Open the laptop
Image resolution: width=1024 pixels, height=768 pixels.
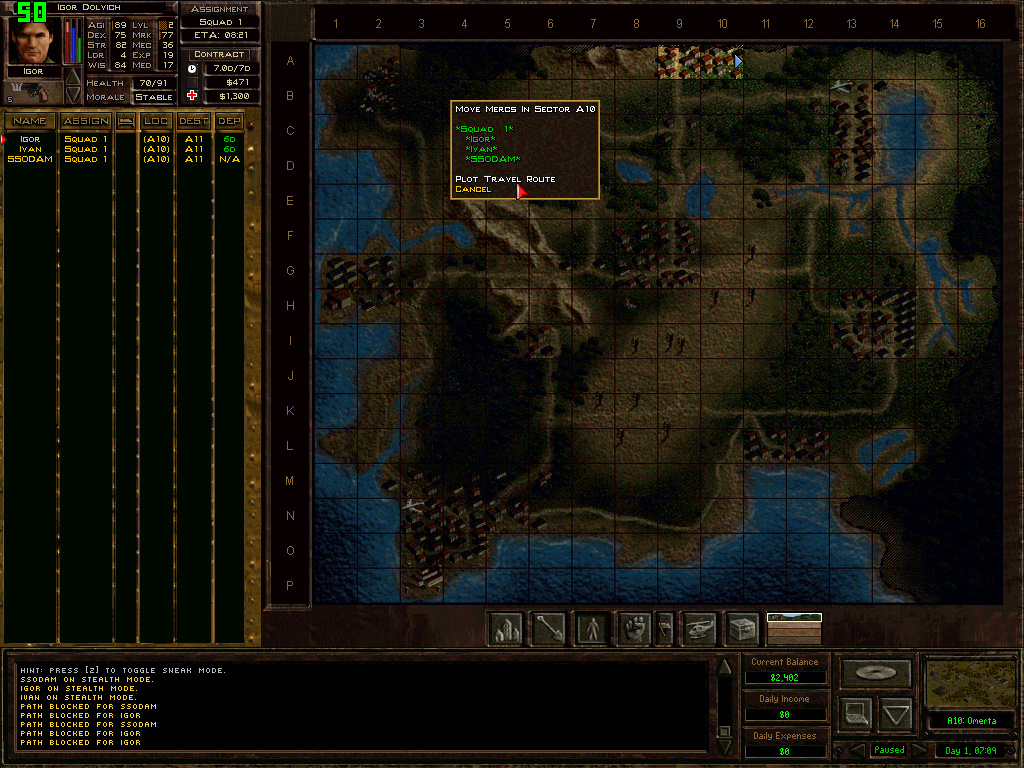[x=855, y=714]
